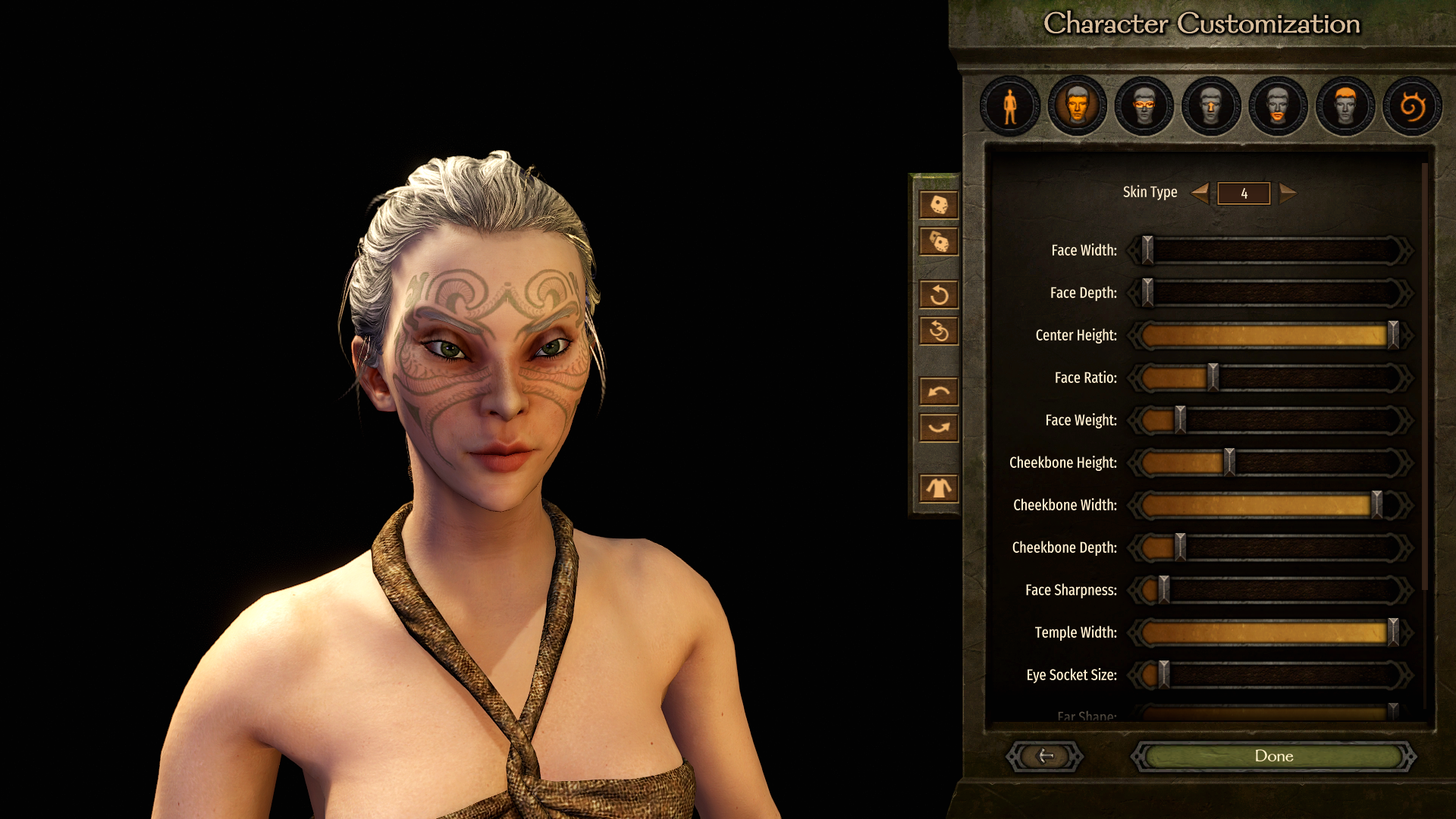
Task: Set the Face Ratio slider
Action: point(1213,378)
